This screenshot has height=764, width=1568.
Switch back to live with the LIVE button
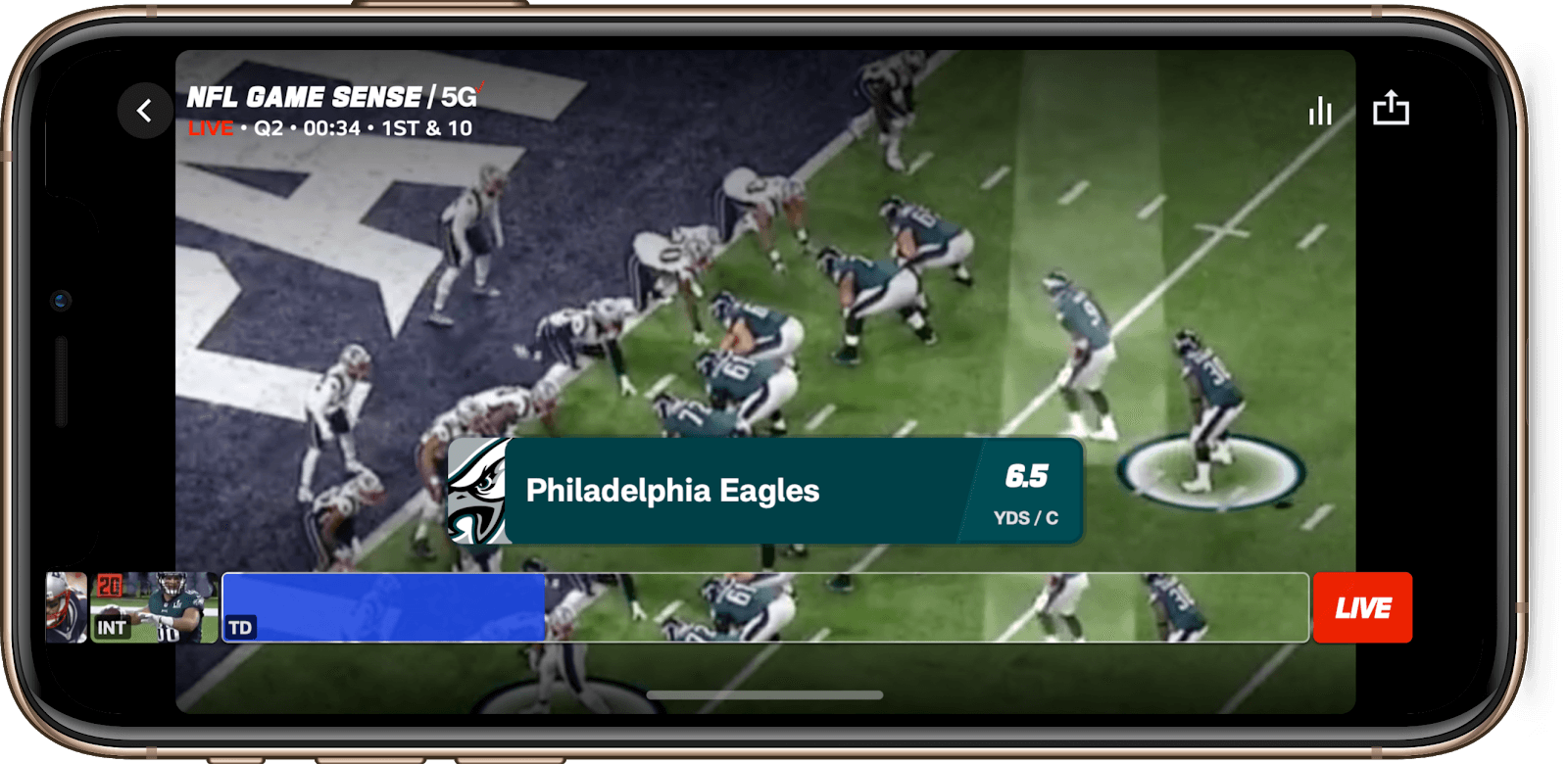click(1363, 607)
